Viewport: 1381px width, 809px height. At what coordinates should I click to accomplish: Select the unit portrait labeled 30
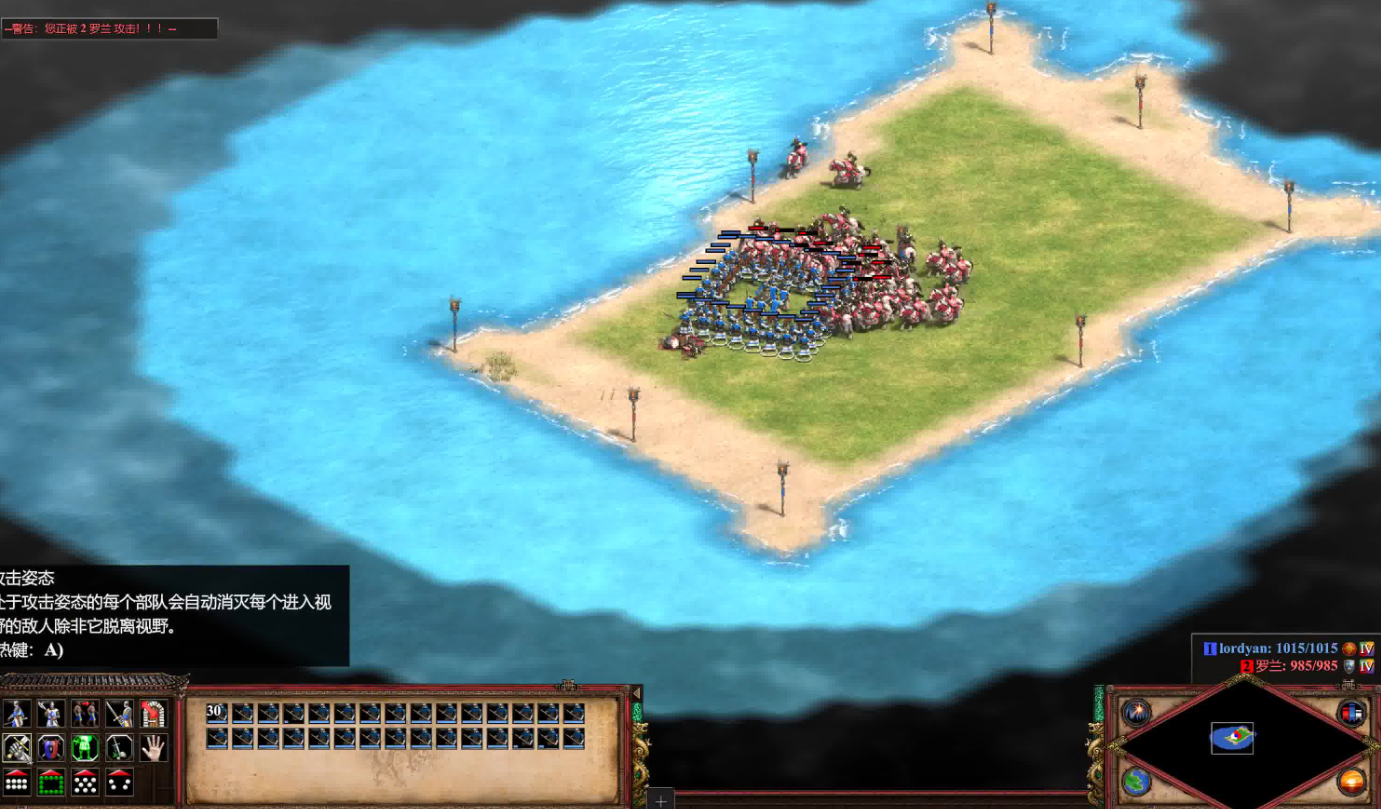coord(217,714)
